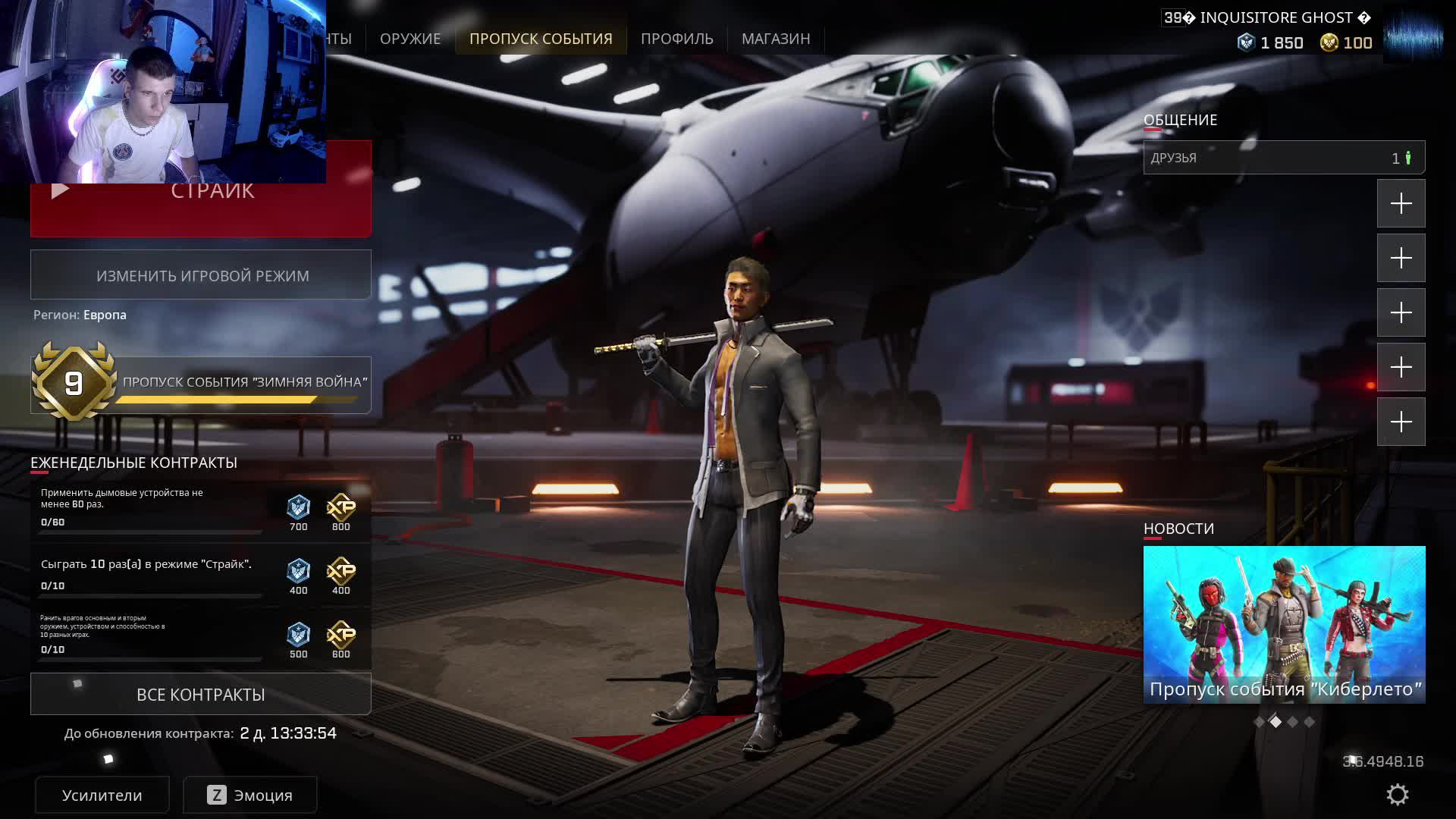Open the ОРУЖИЕ tab
Viewport: 1456px width, 819px height.
coord(409,39)
